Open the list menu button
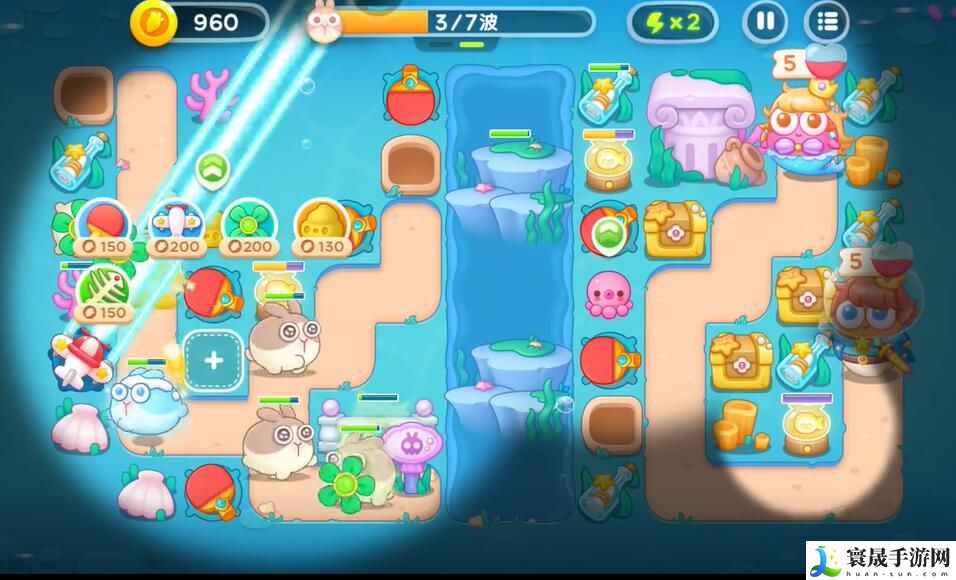This screenshot has height=580, width=956. (x=827, y=22)
